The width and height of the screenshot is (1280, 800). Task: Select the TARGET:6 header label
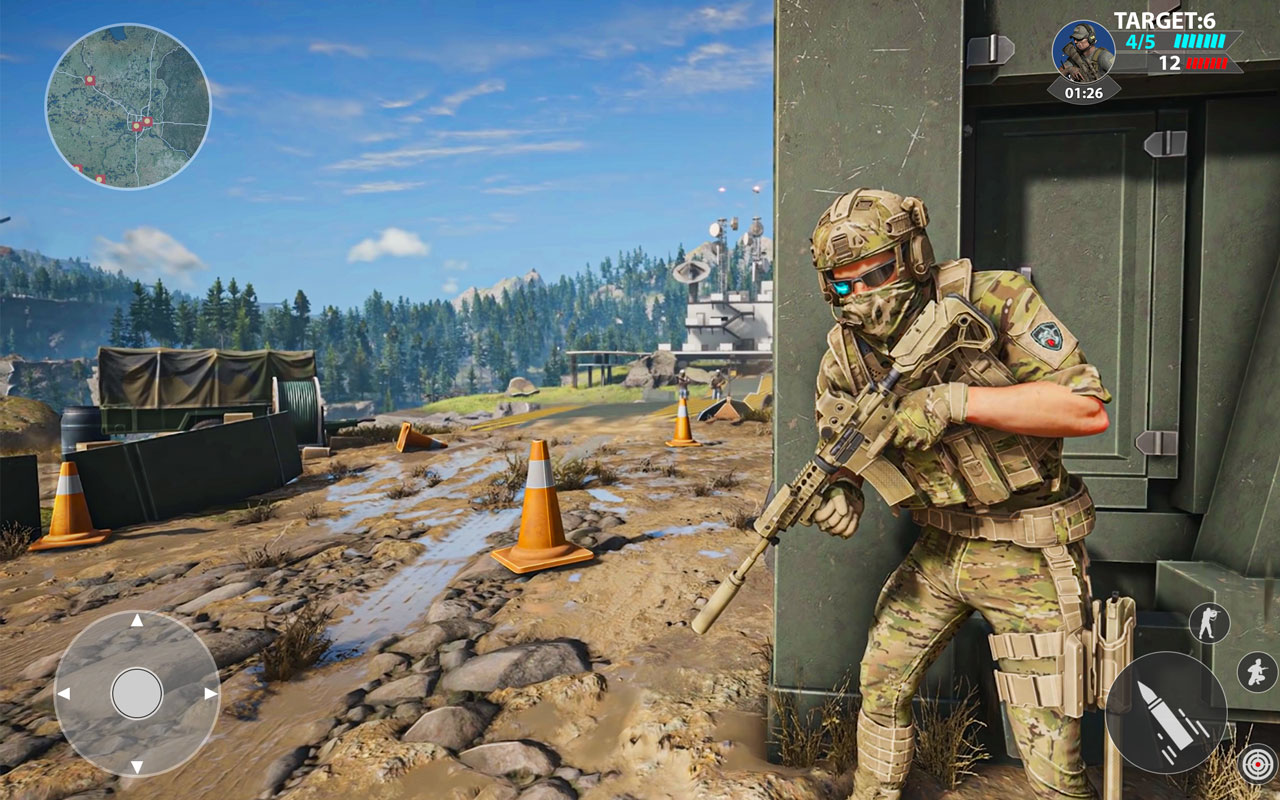[x=1167, y=17]
